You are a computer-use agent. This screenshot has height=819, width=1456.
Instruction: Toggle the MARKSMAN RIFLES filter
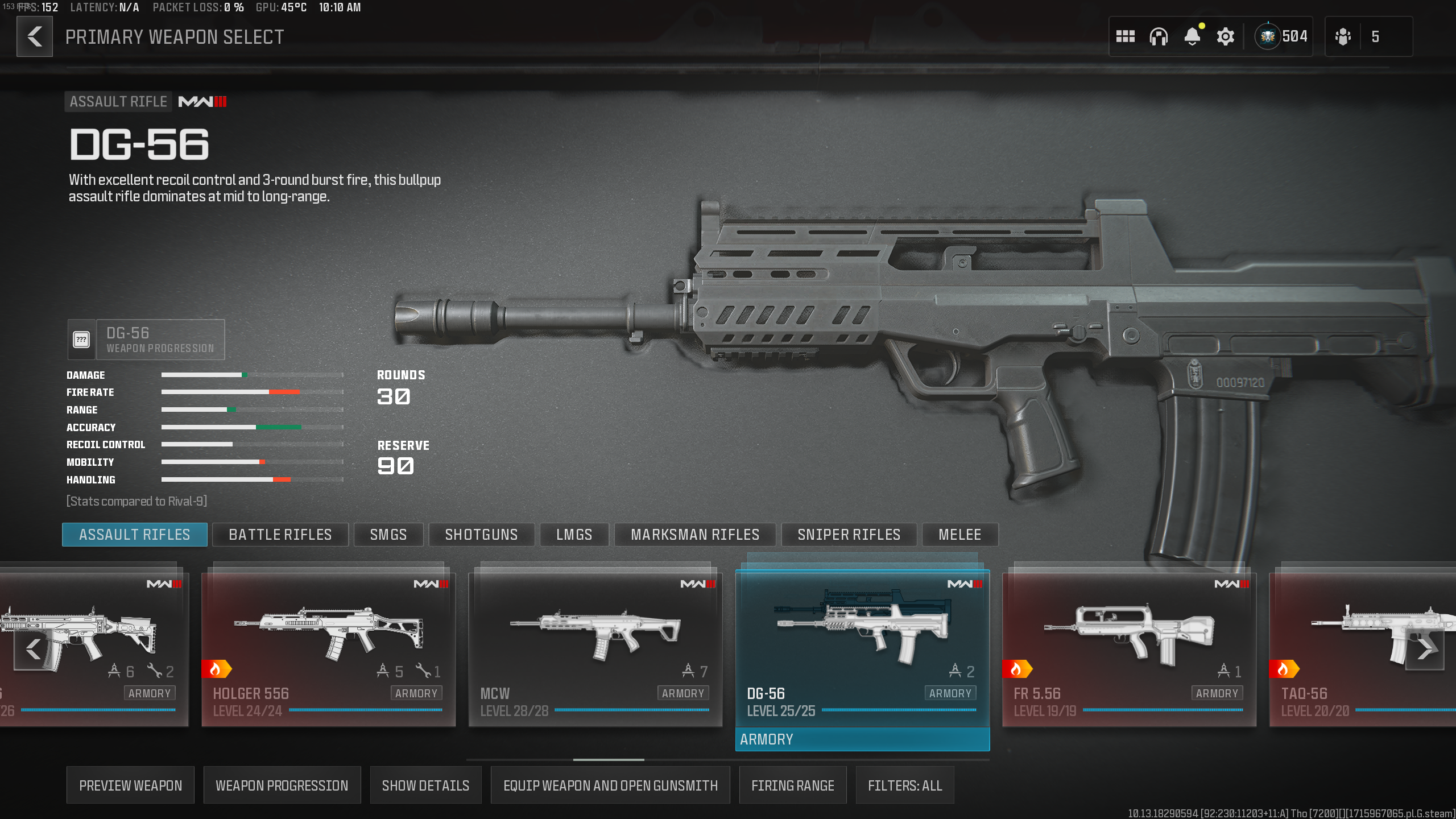[x=695, y=534]
